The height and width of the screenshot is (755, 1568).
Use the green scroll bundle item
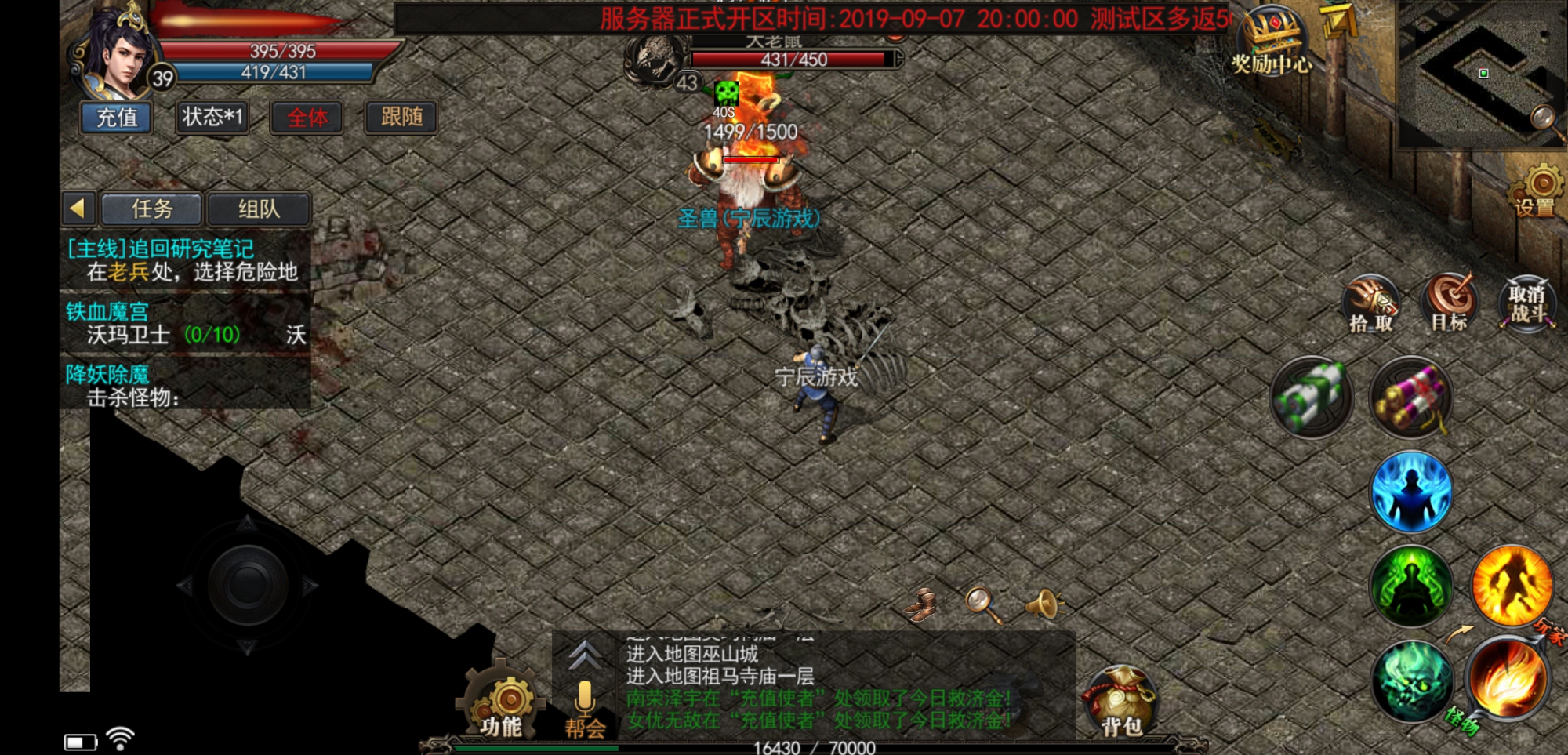[1312, 397]
